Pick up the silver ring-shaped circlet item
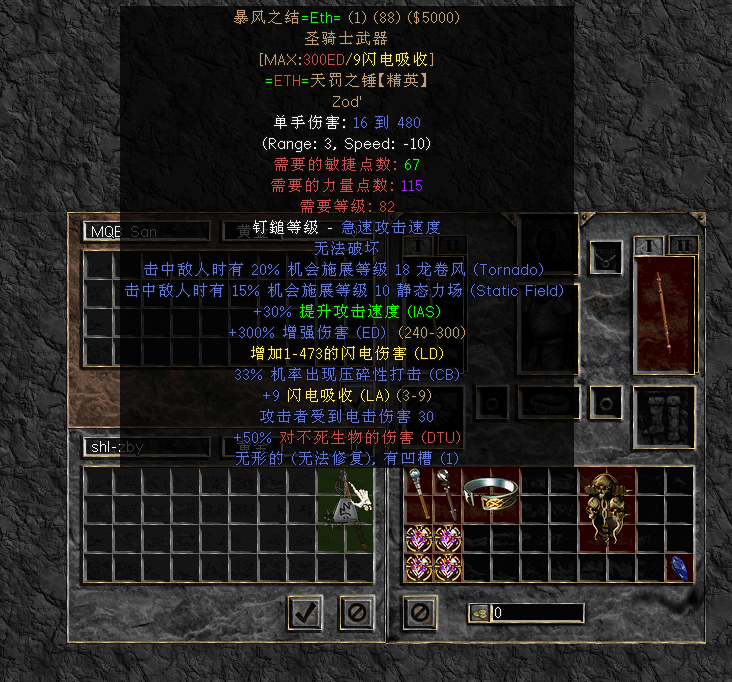The image size is (732, 682). tap(491, 493)
